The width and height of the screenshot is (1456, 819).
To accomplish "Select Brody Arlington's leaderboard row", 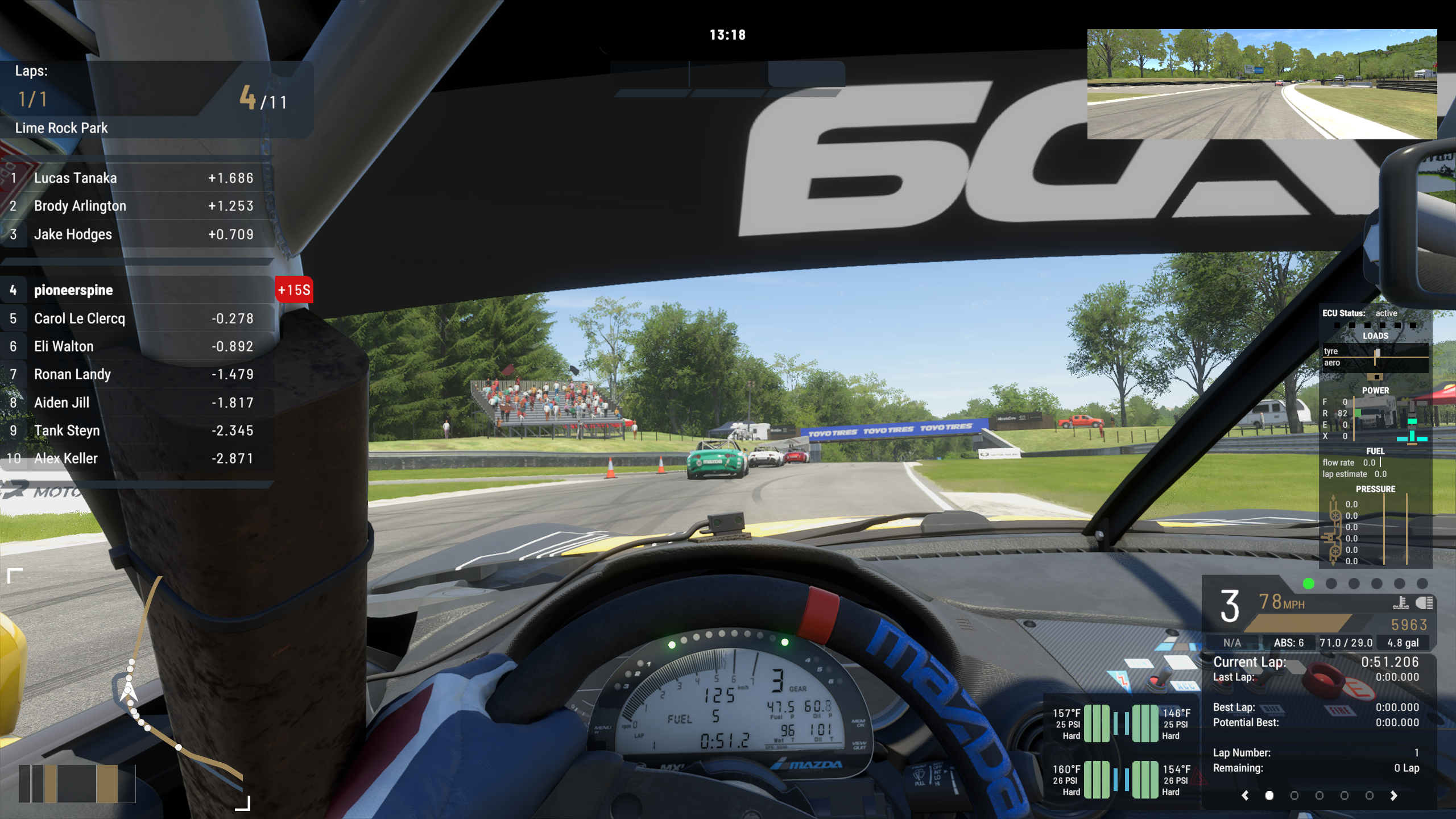I will pos(136,206).
